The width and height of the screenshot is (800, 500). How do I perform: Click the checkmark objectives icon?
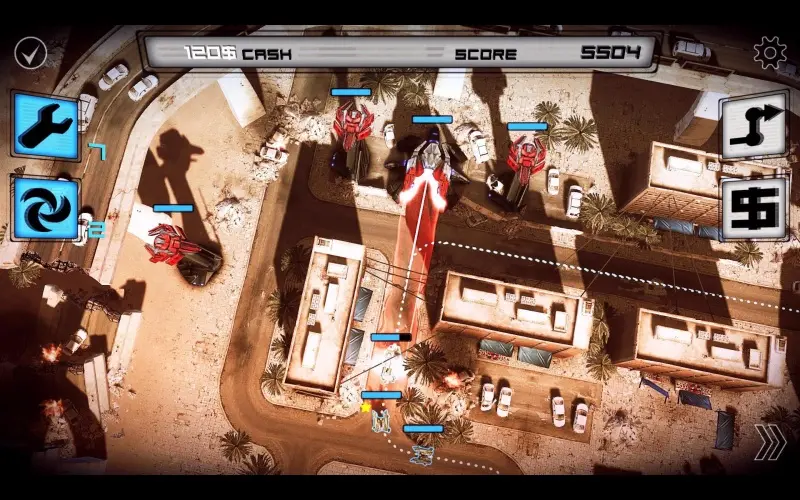click(30, 53)
